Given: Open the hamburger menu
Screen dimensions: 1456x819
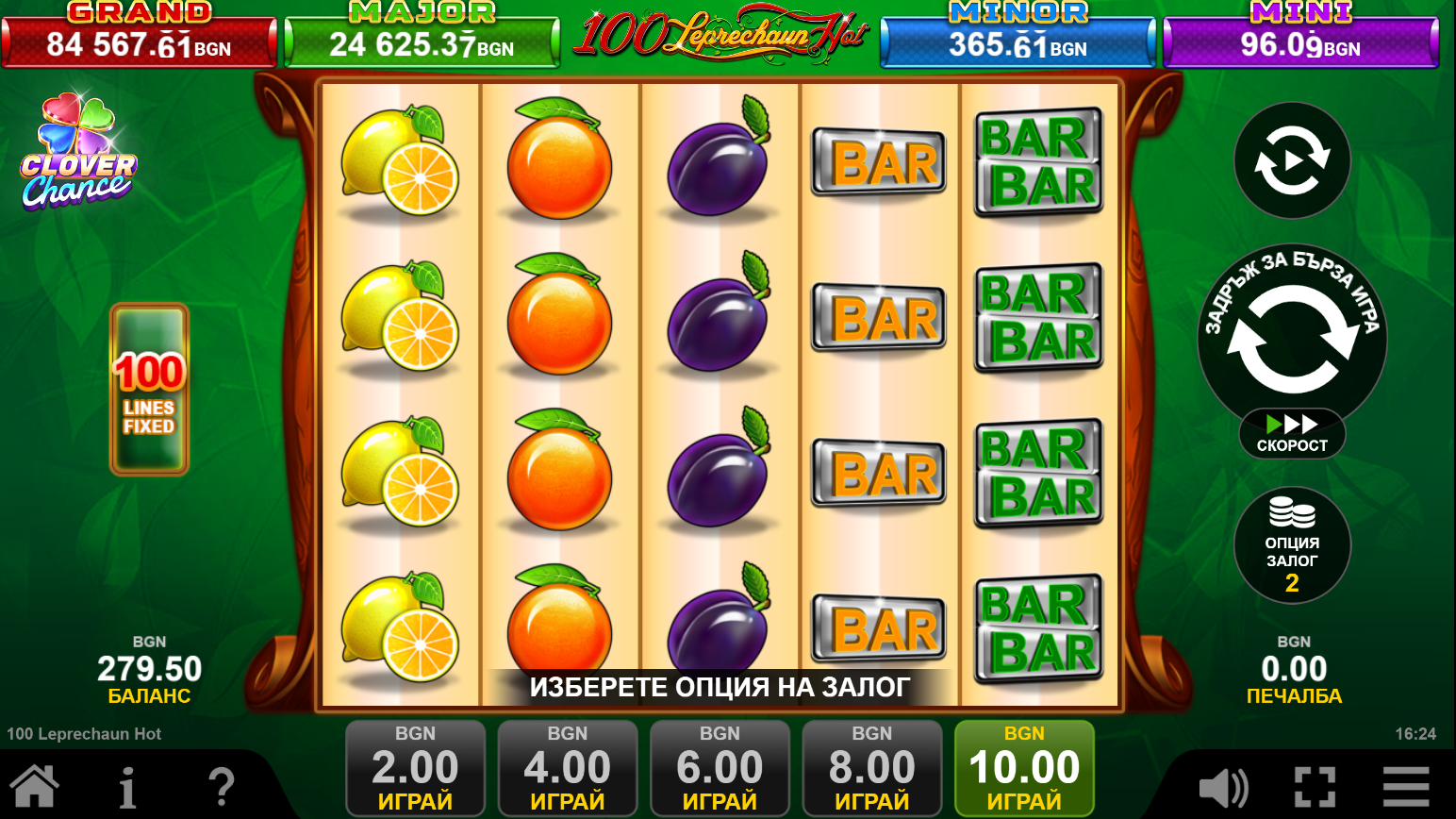Looking at the screenshot, I should pyautogui.click(x=1406, y=787).
